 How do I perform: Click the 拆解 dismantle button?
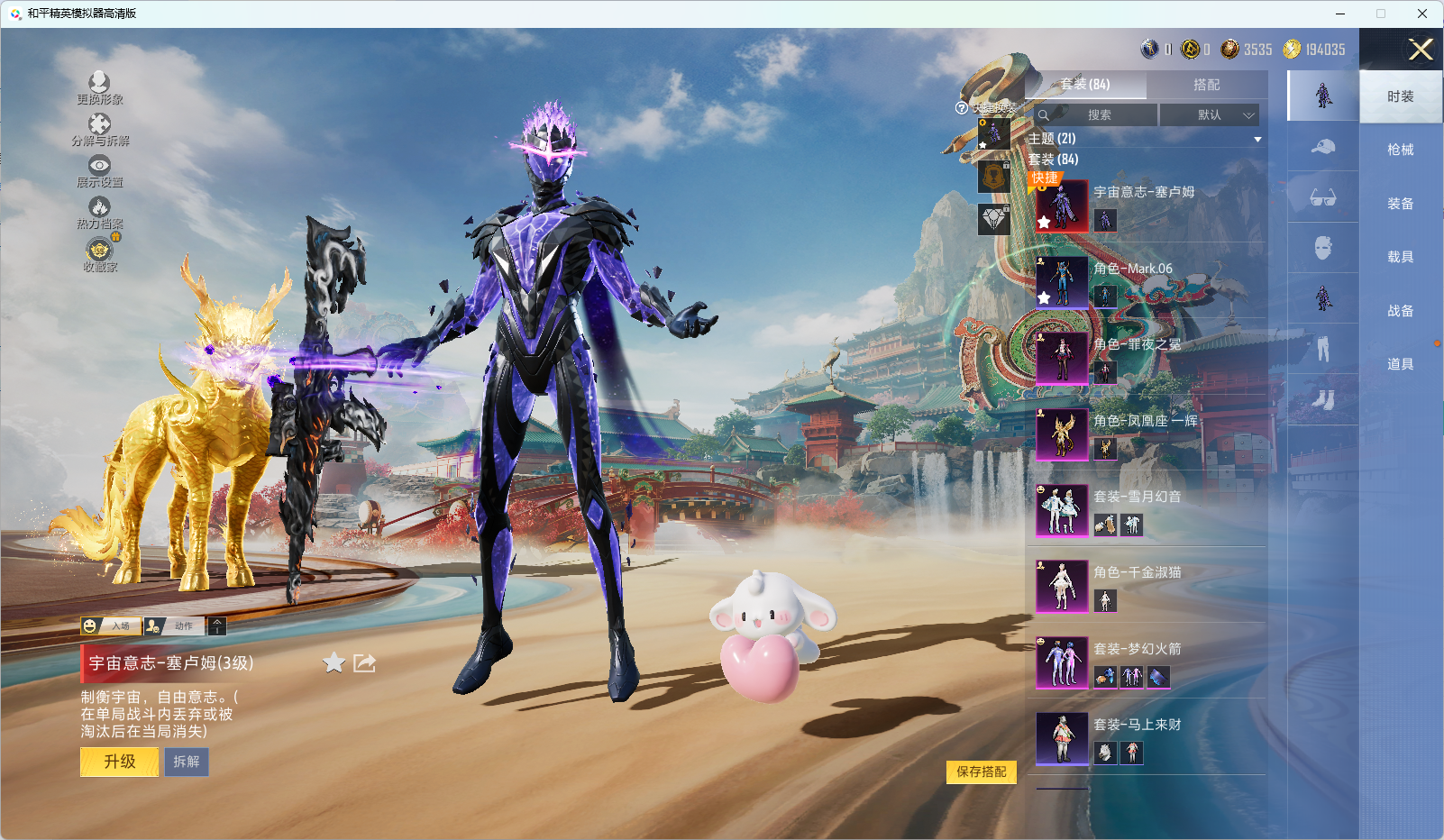pos(187,762)
